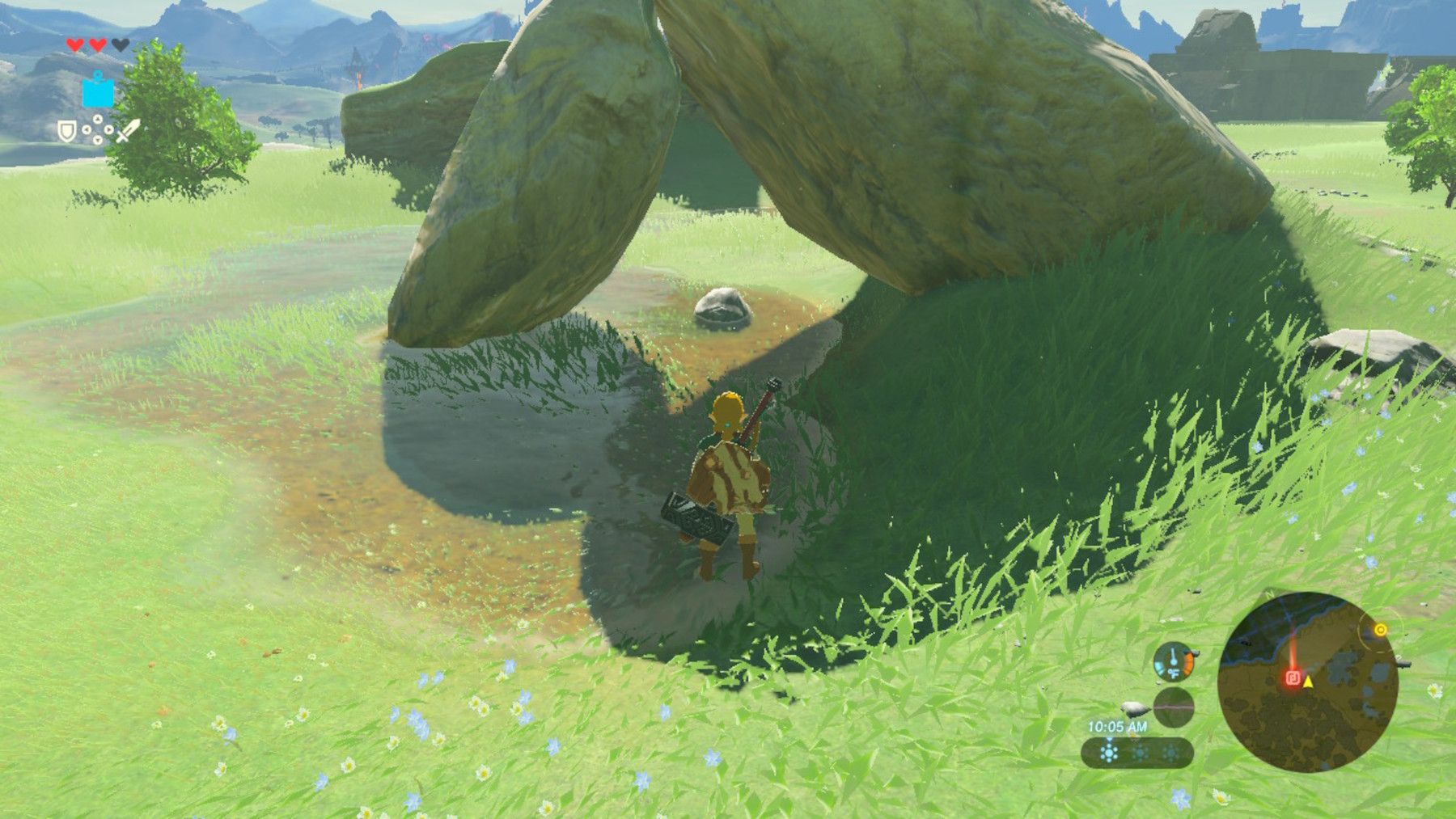
Task: Toggle the D-pad left arrow
Action: coord(87,129)
